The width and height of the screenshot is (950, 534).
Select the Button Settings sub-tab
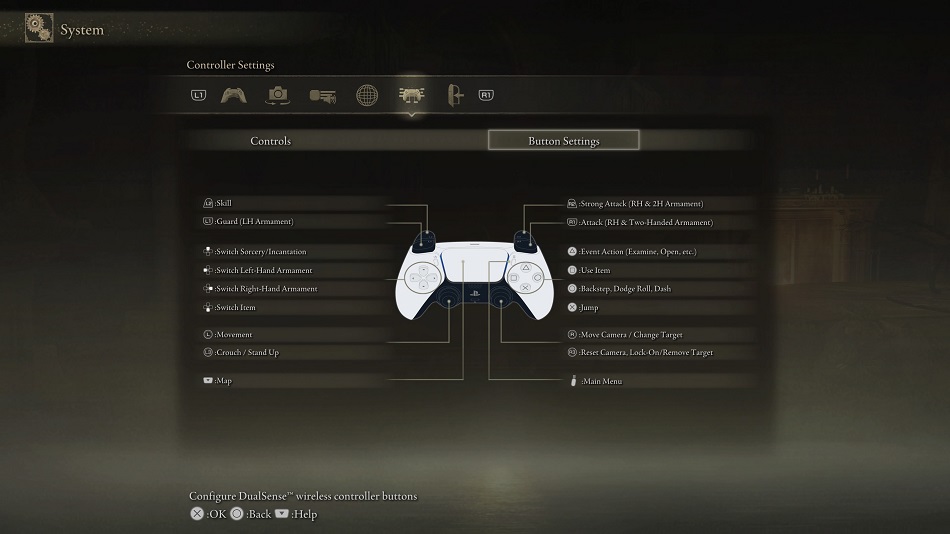point(563,141)
